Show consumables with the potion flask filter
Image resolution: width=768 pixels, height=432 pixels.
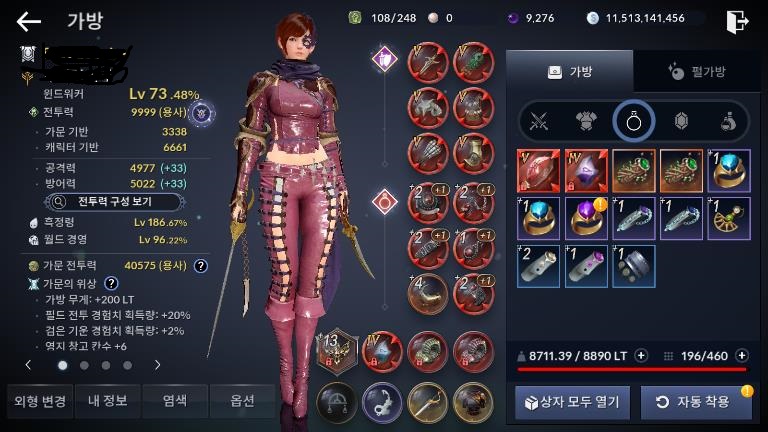(729, 122)
